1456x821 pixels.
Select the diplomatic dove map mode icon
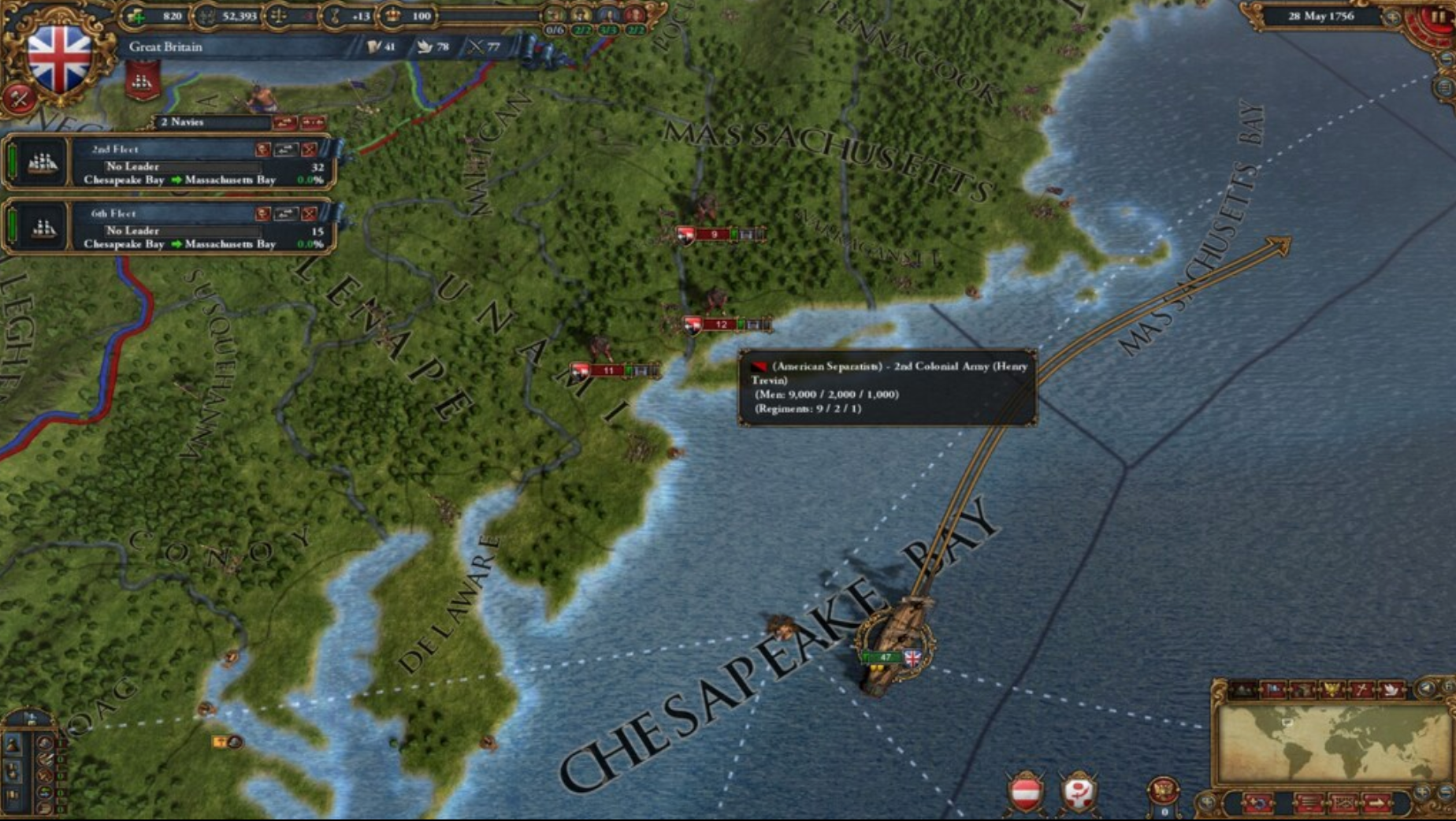point(1393,690)
